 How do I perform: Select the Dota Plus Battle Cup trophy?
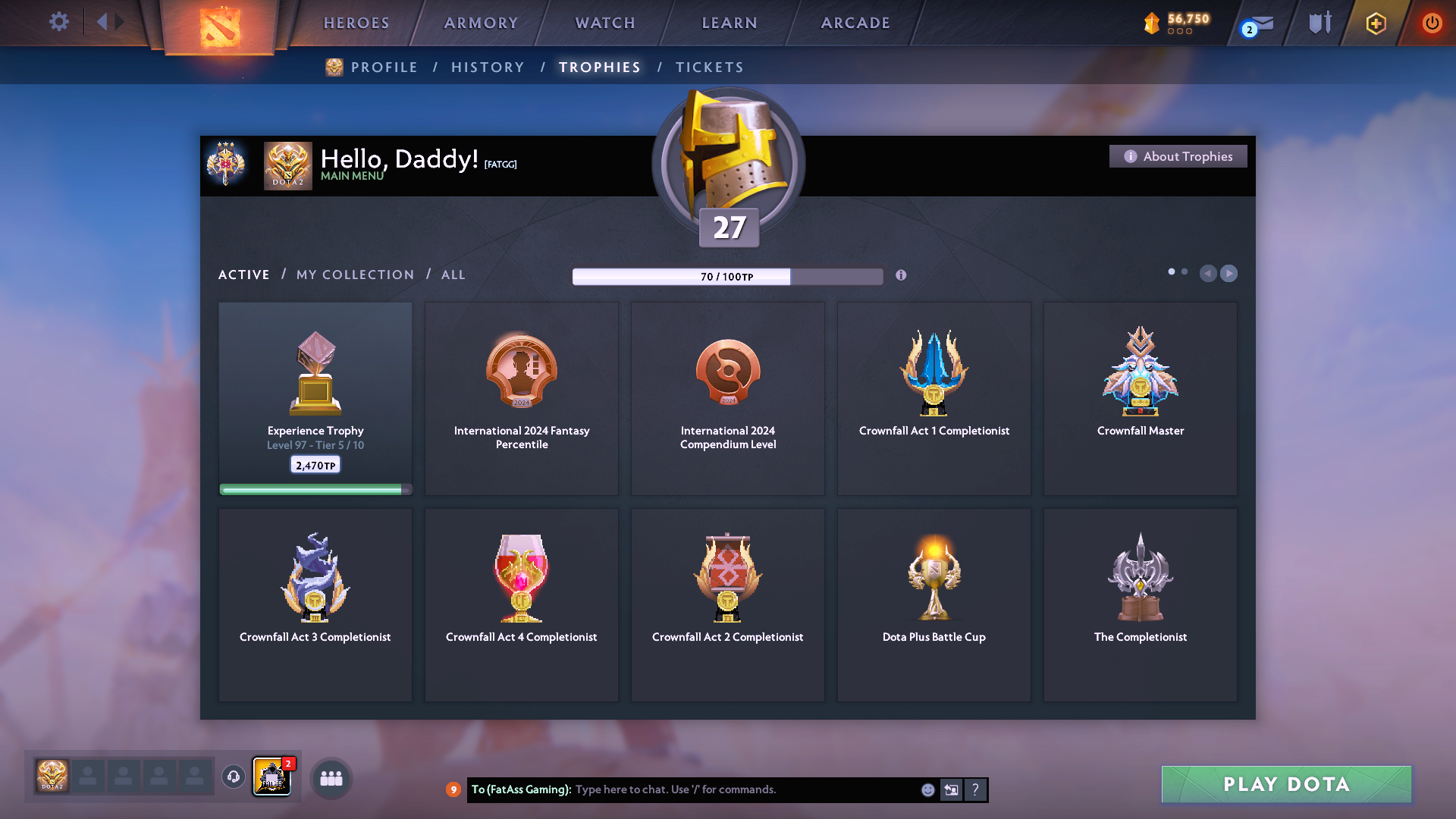(x=934, y=604)
